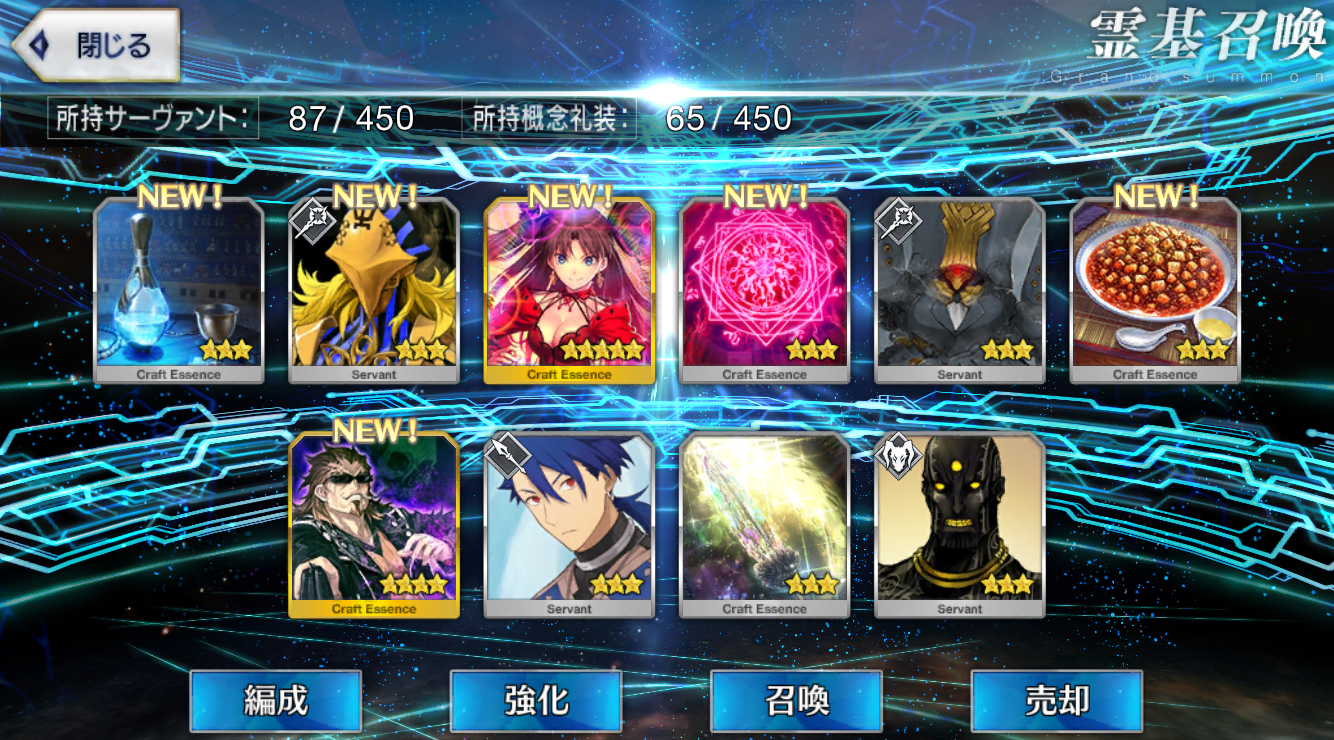View the golden-masked Caster Servant card

tap(374, 290)
